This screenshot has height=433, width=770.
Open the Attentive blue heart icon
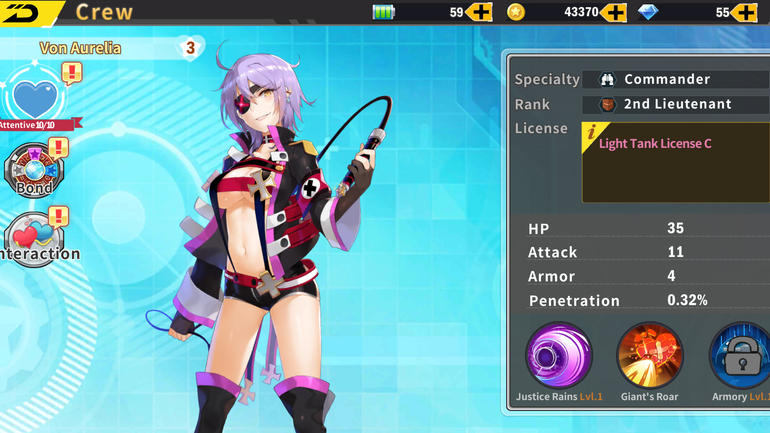(35, 99)
